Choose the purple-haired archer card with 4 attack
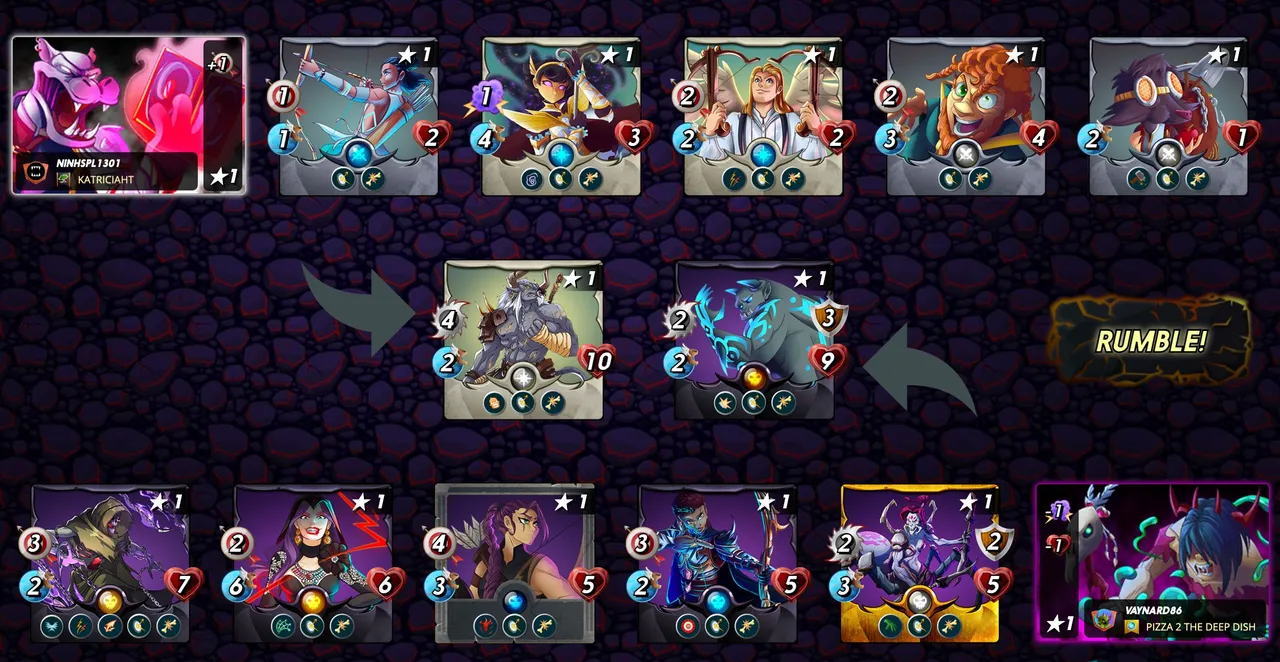 (x=515, y=563)
